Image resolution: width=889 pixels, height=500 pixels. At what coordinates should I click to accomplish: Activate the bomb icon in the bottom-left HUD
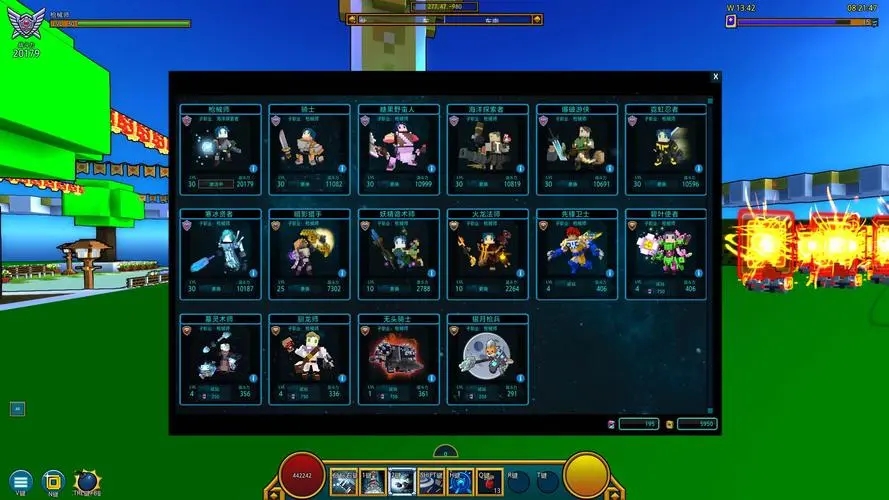click(x=87, y=480)
